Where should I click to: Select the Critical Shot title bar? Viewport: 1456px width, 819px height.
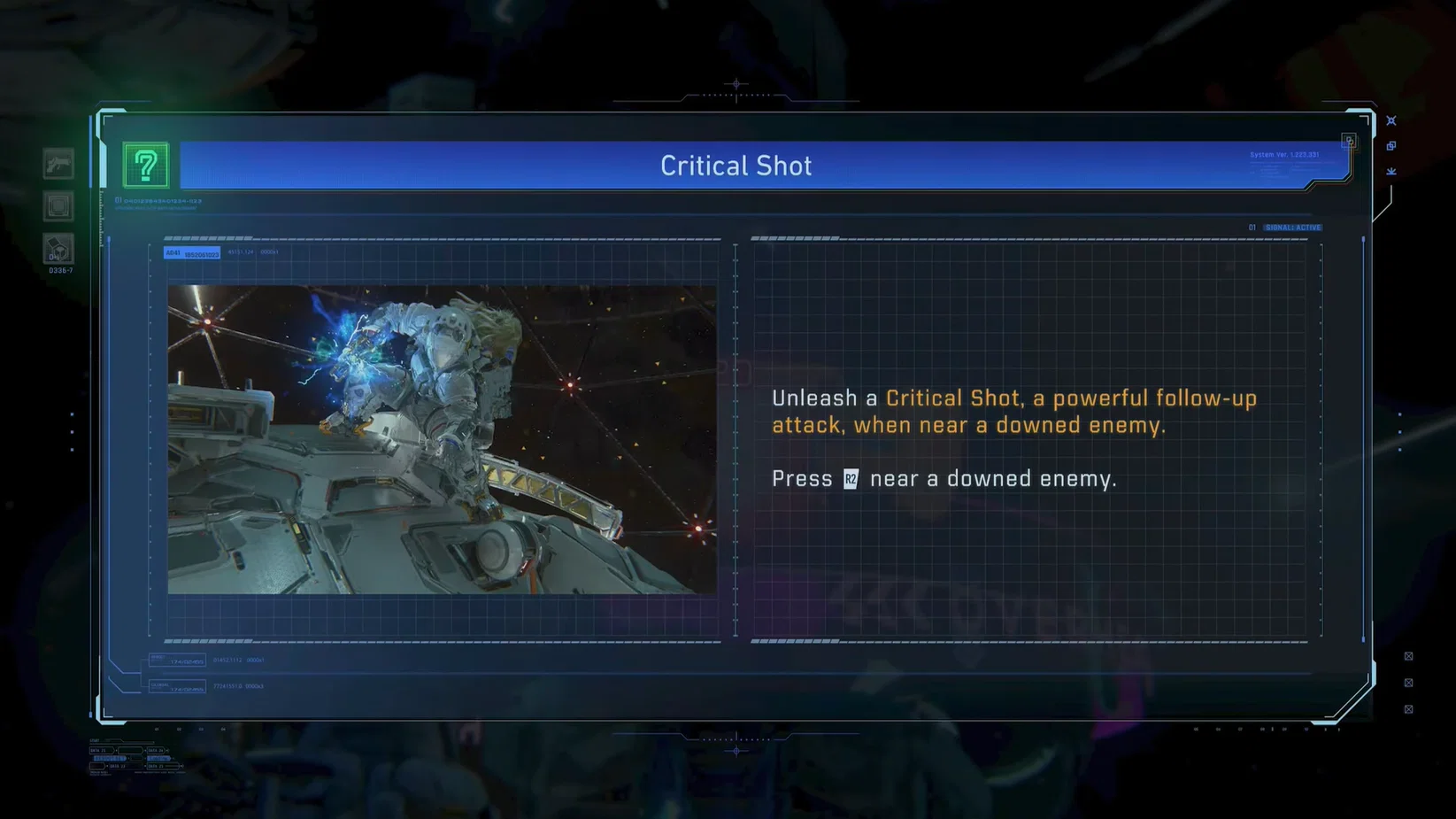coord(736,165)
